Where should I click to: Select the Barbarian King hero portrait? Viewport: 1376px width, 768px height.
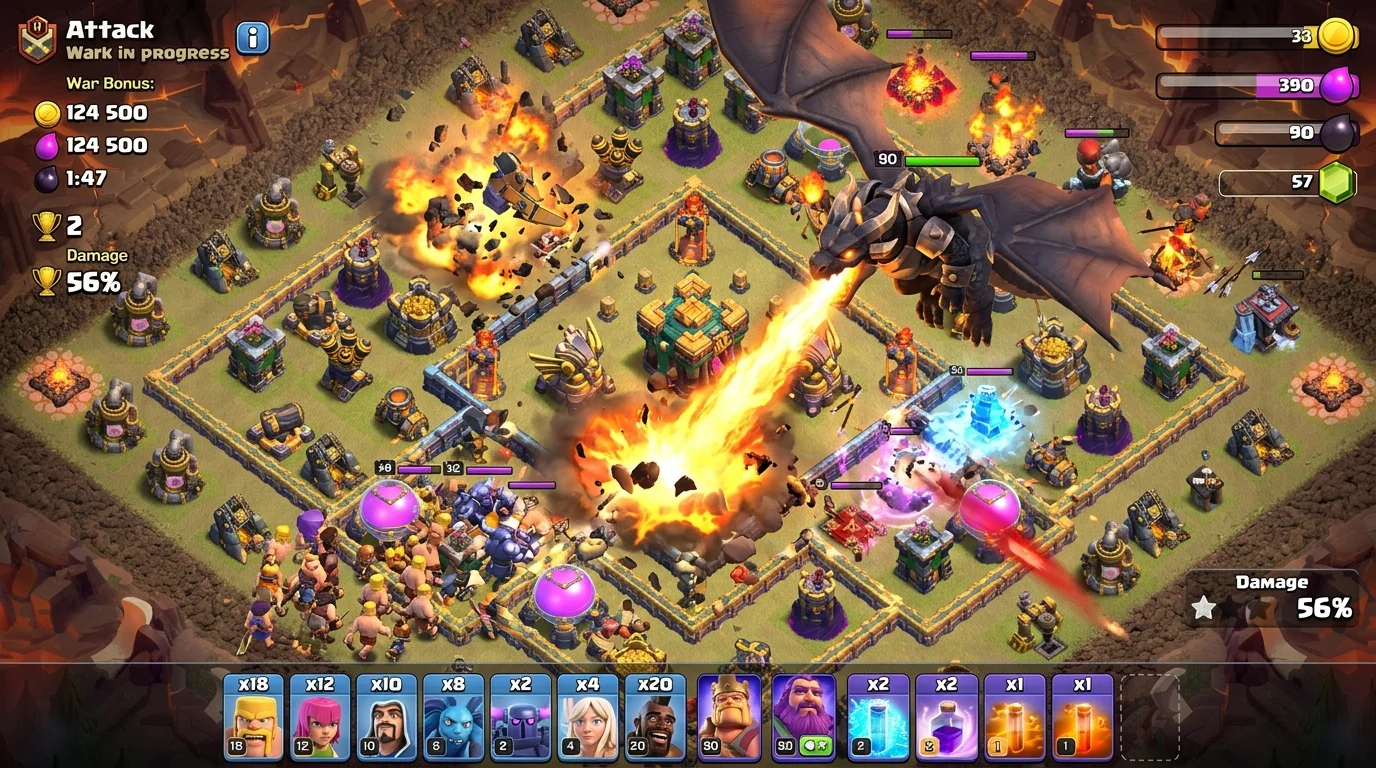pos(730,715)
